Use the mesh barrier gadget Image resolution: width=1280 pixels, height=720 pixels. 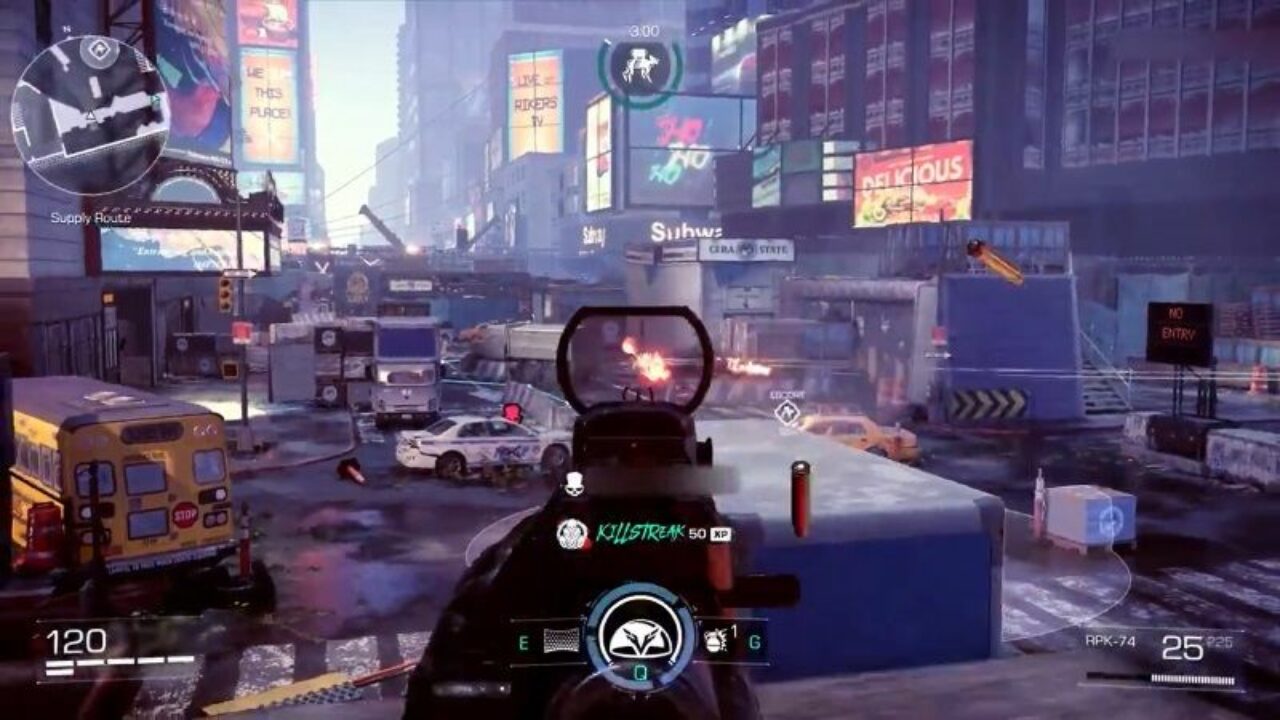[x=562, y=641]
